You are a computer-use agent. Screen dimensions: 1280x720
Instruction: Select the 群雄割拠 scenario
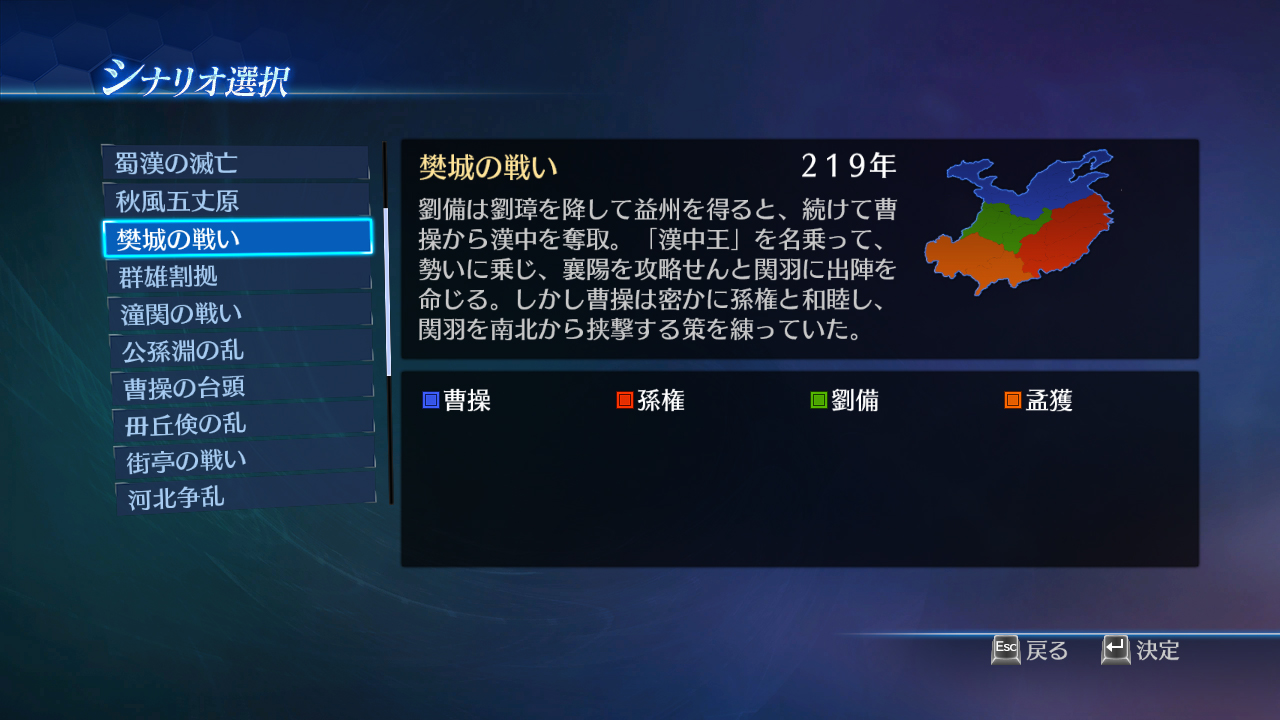(237, 274)
